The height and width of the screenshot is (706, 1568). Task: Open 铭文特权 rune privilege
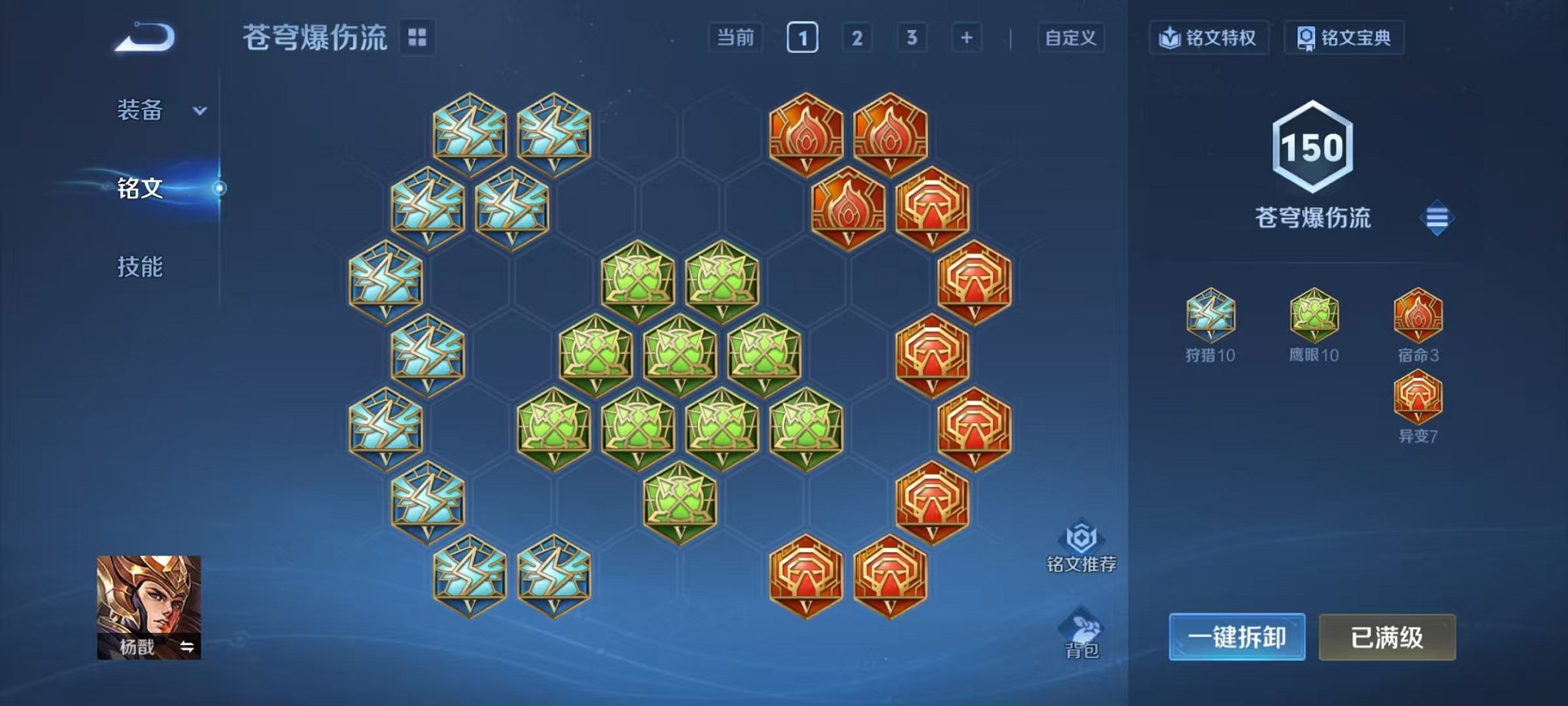tap(1210, 35)
